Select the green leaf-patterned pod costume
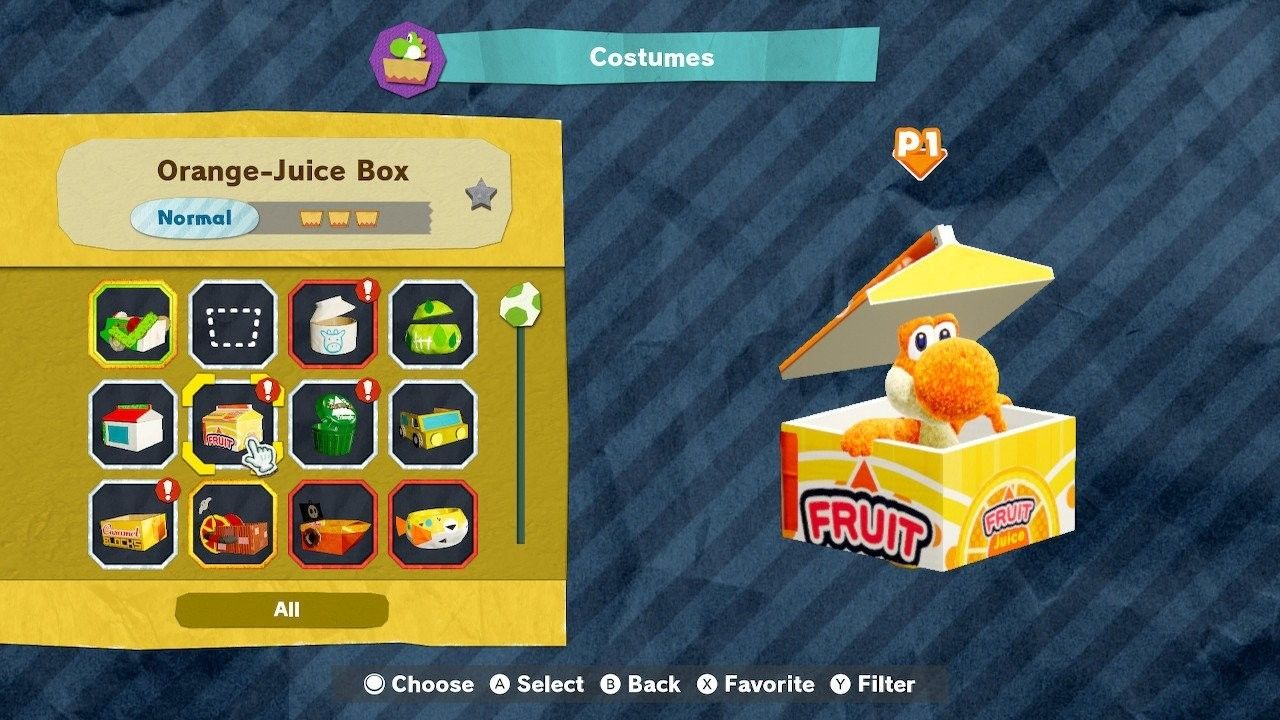 tap(432, 324)
